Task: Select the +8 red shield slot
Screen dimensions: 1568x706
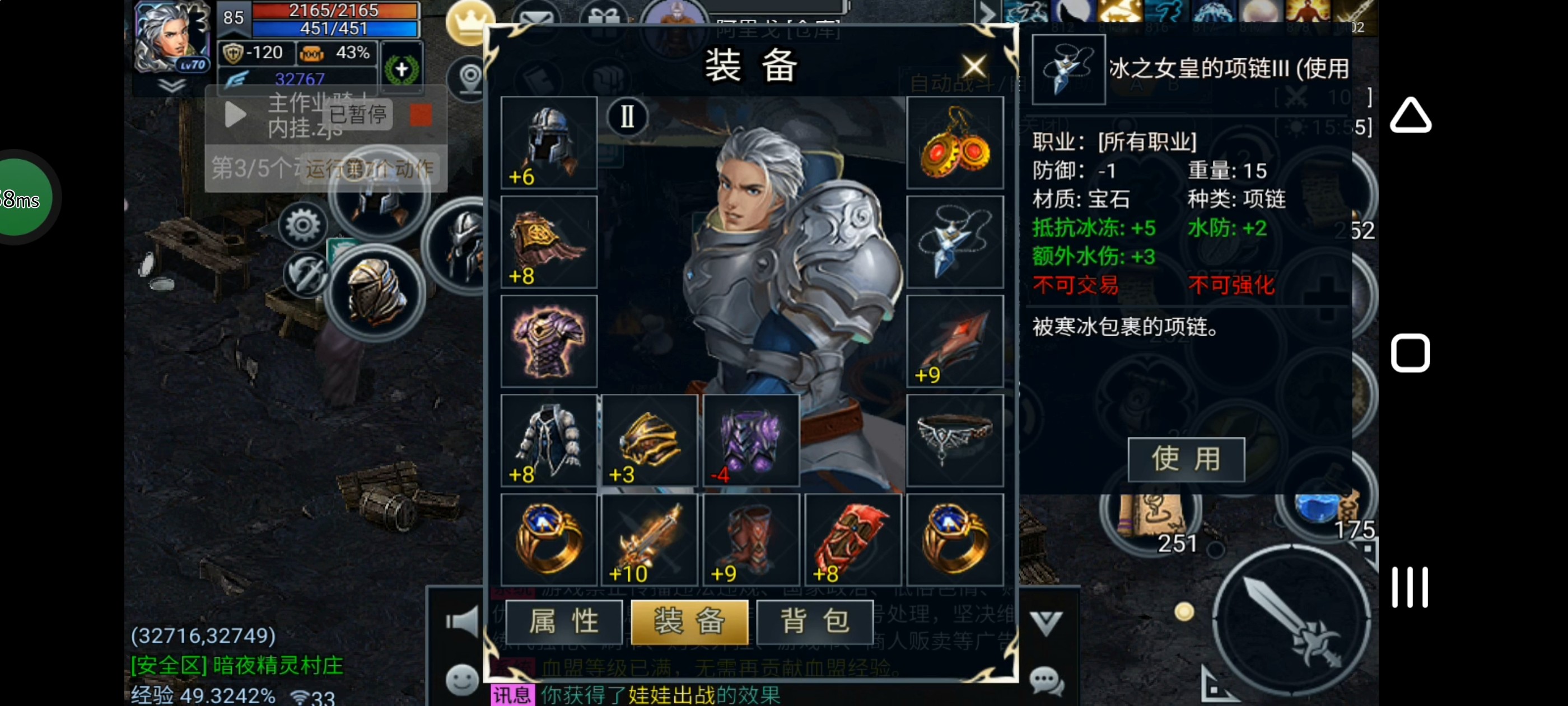Action: click(852, 540)
